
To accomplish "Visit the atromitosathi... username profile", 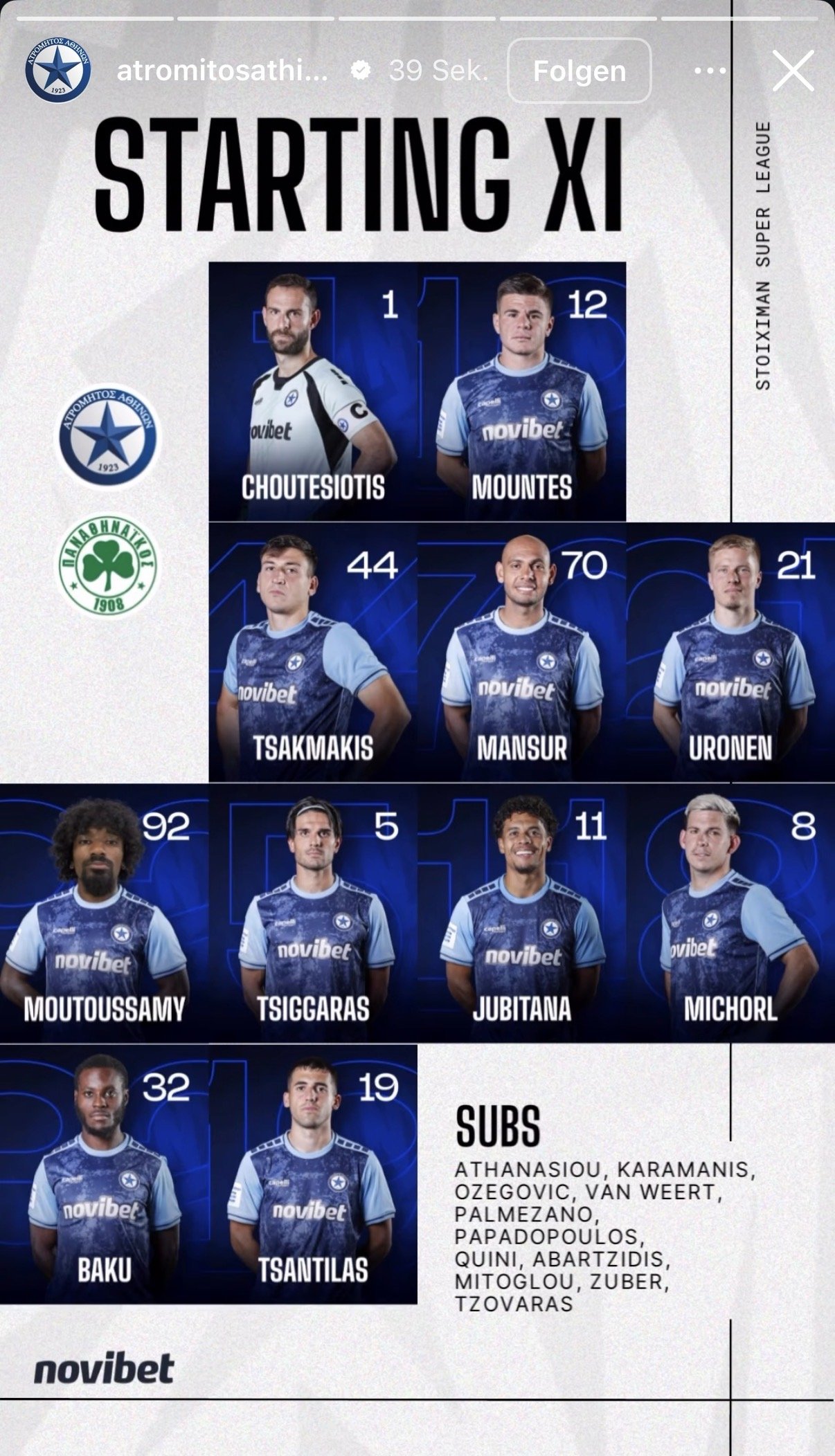I will 222,71.
